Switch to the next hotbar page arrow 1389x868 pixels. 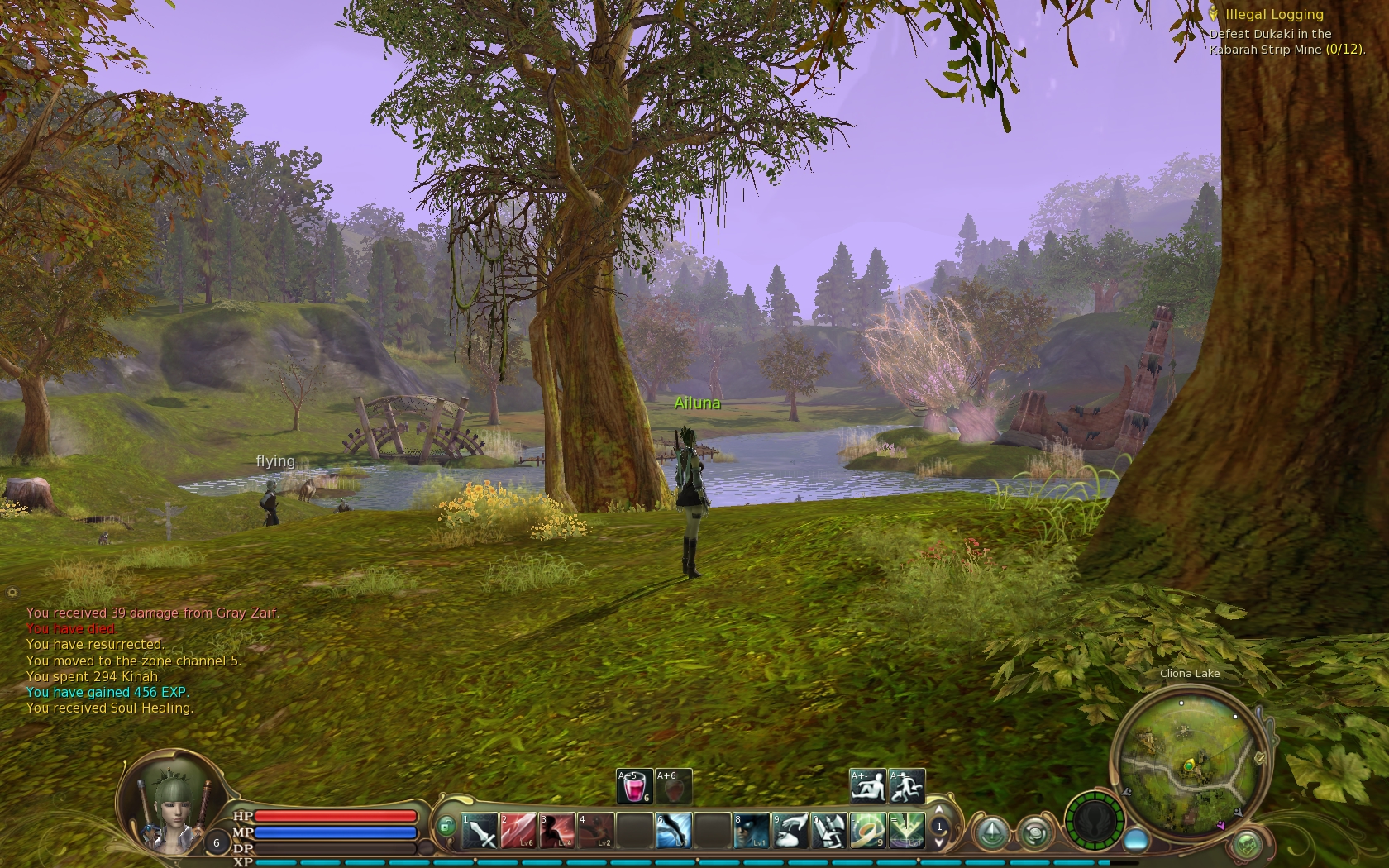pyautogui.click(x=939, y=842)
